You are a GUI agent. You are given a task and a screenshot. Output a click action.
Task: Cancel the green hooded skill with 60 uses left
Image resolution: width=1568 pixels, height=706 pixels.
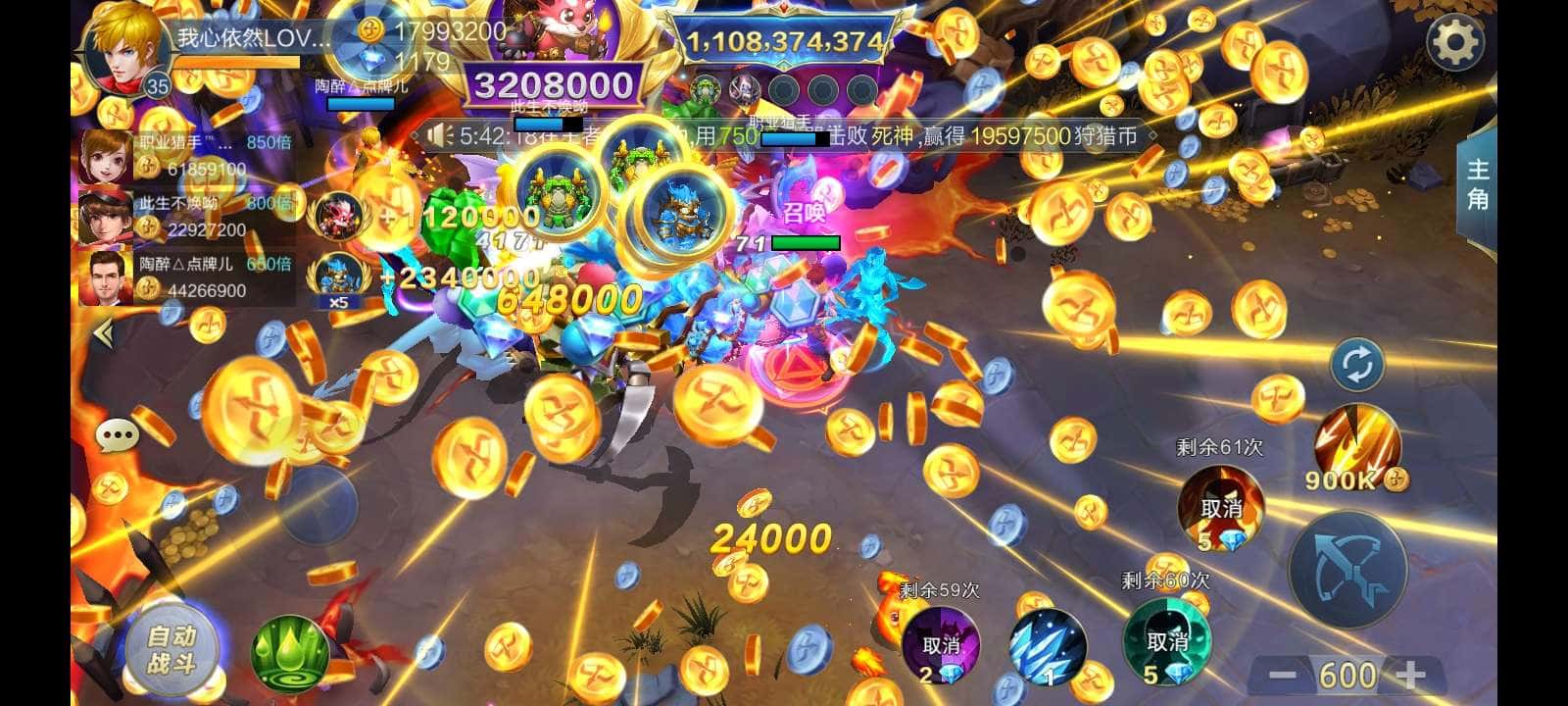point(1166,642)
